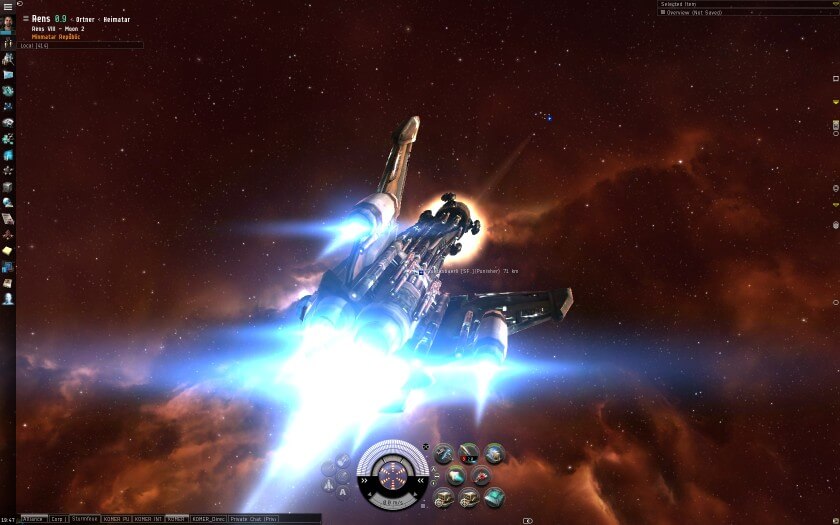The height and width of the screenshot is (525, 840).
Task: Switch to the Alliance chat tab
Action: coord(33,519)
